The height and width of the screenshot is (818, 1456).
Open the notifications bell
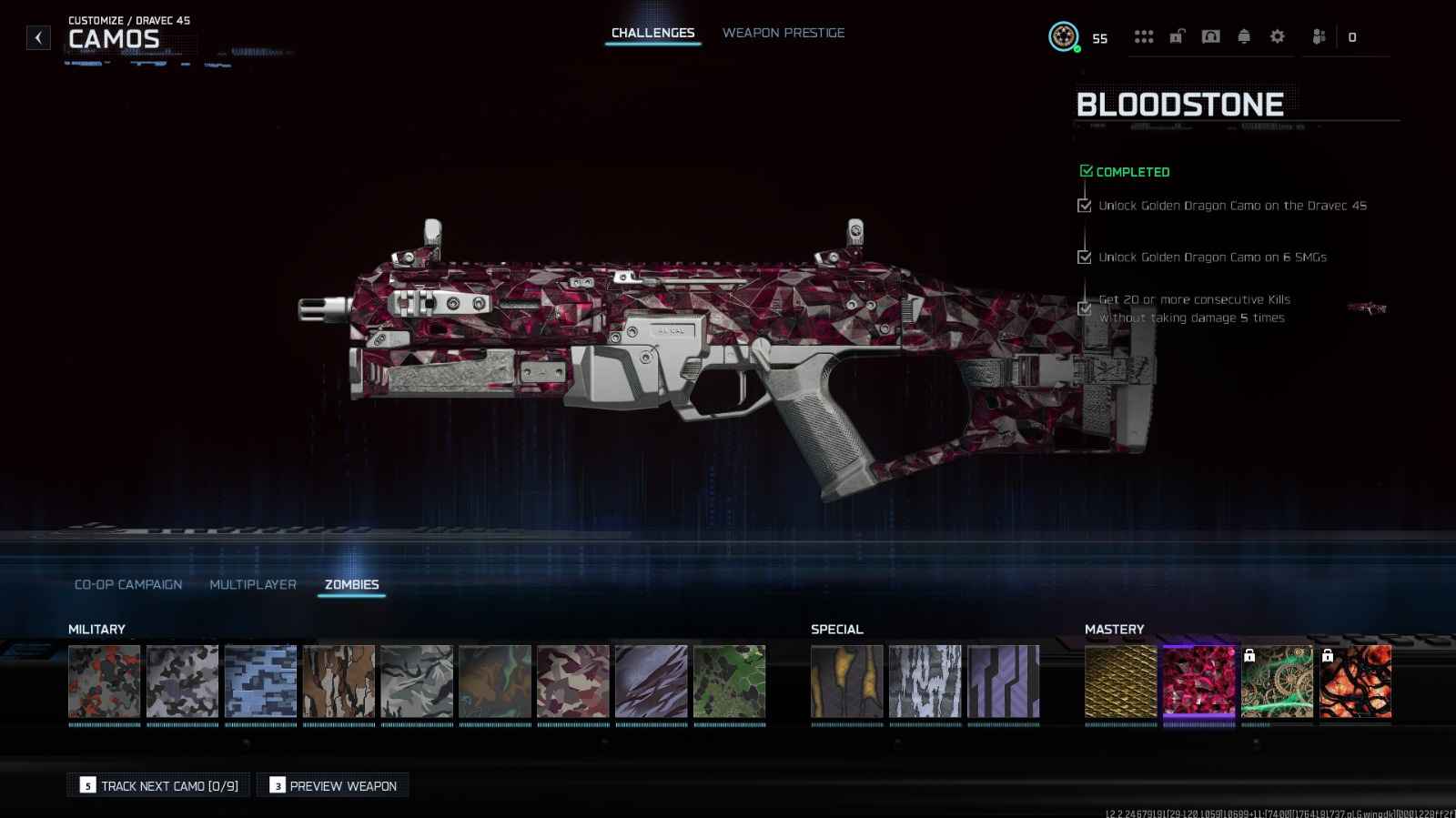click(1244, 36)
